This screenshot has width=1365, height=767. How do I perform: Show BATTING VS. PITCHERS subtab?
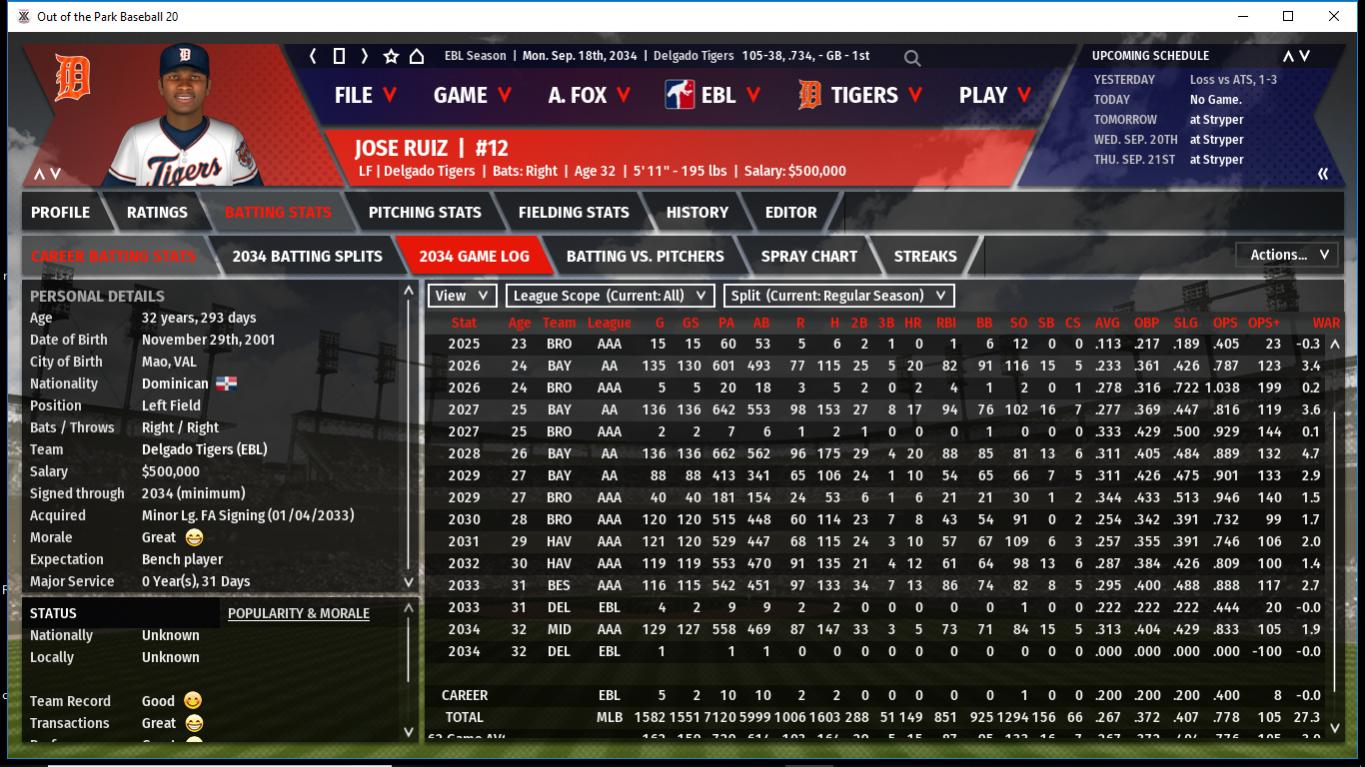click(x=645, y=256)
